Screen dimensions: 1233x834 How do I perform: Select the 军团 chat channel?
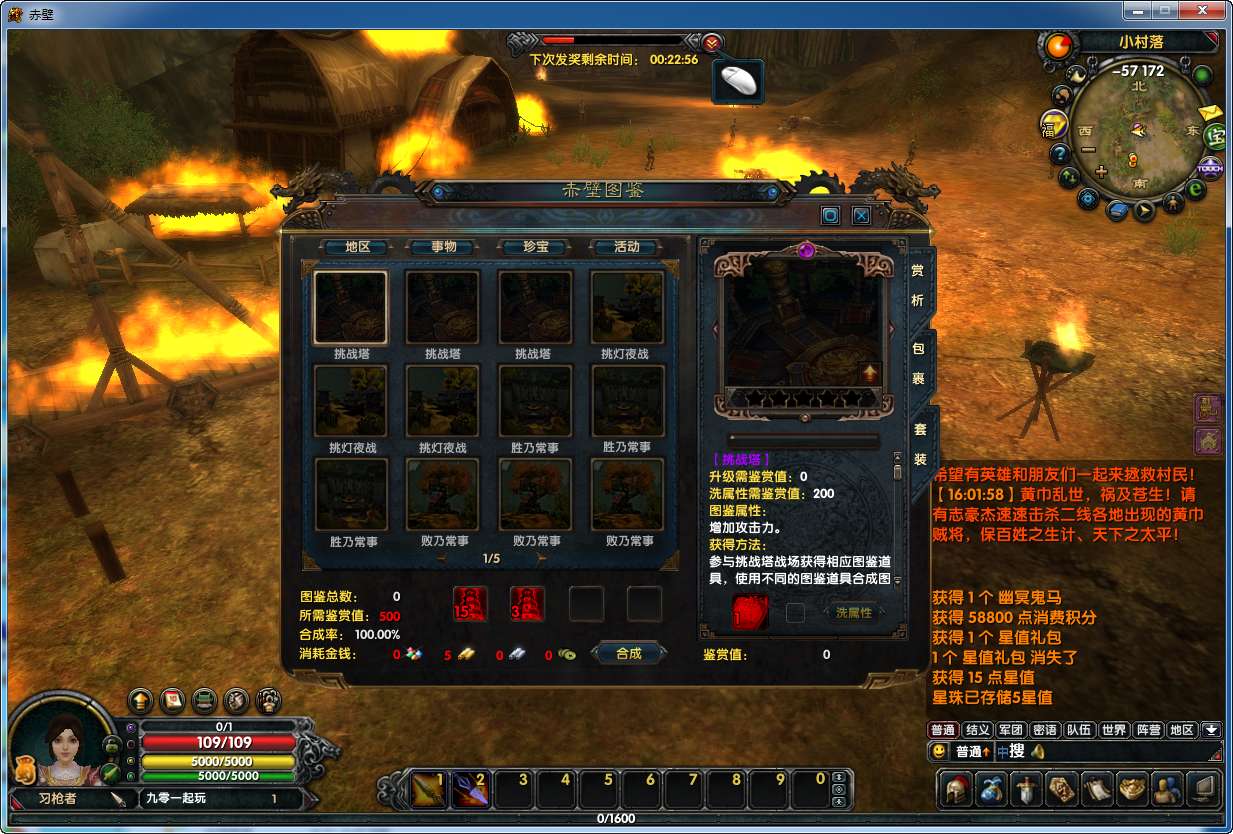tap(1011, 730)
